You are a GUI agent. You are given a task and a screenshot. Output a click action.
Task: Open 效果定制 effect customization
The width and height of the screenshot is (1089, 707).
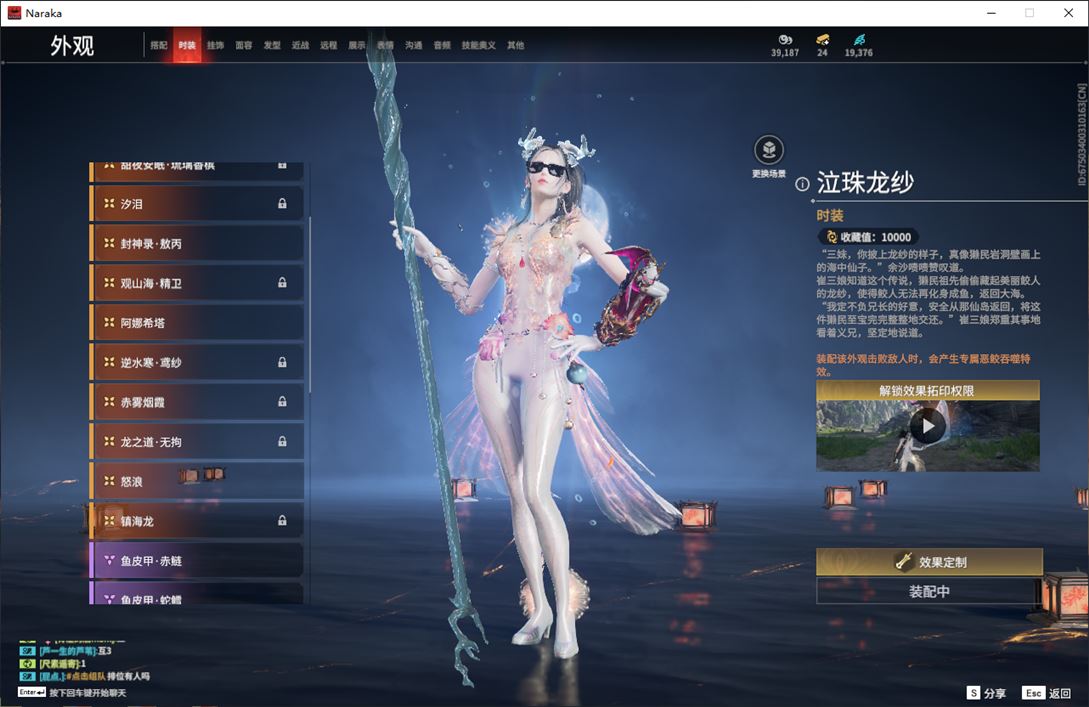click(929, 562)
